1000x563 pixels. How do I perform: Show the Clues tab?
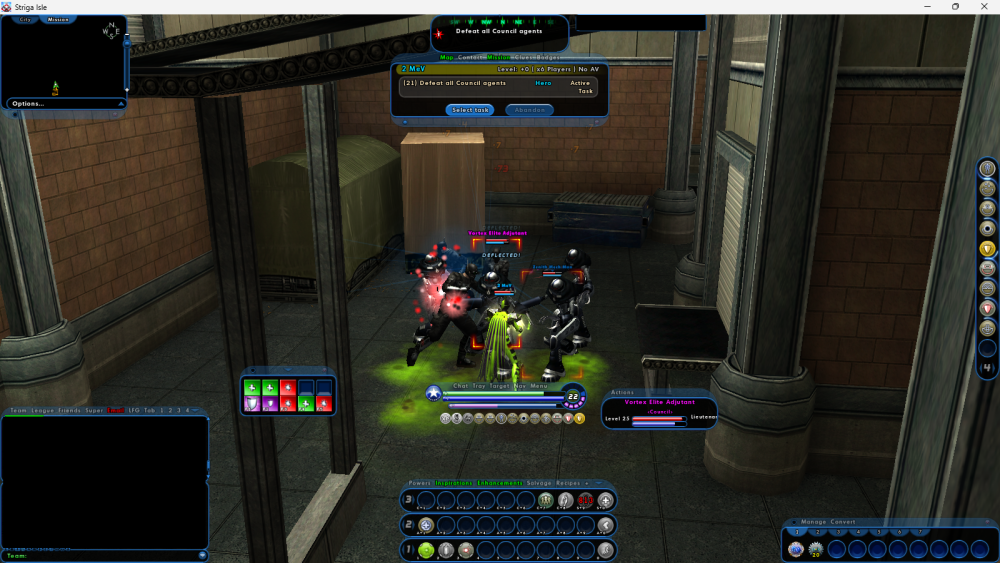pos(521,58)
